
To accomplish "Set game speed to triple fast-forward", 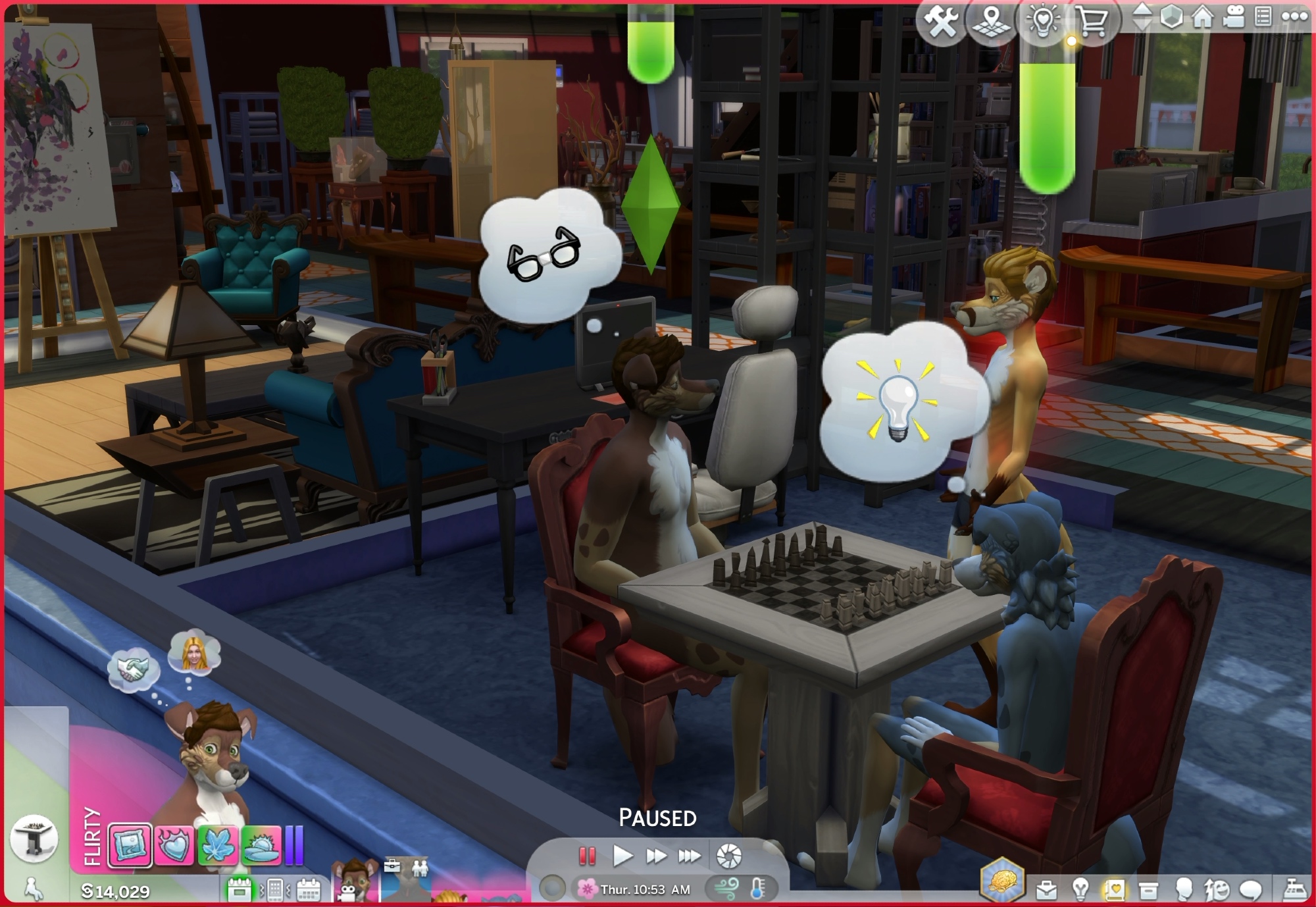I will tap(689, 856).
